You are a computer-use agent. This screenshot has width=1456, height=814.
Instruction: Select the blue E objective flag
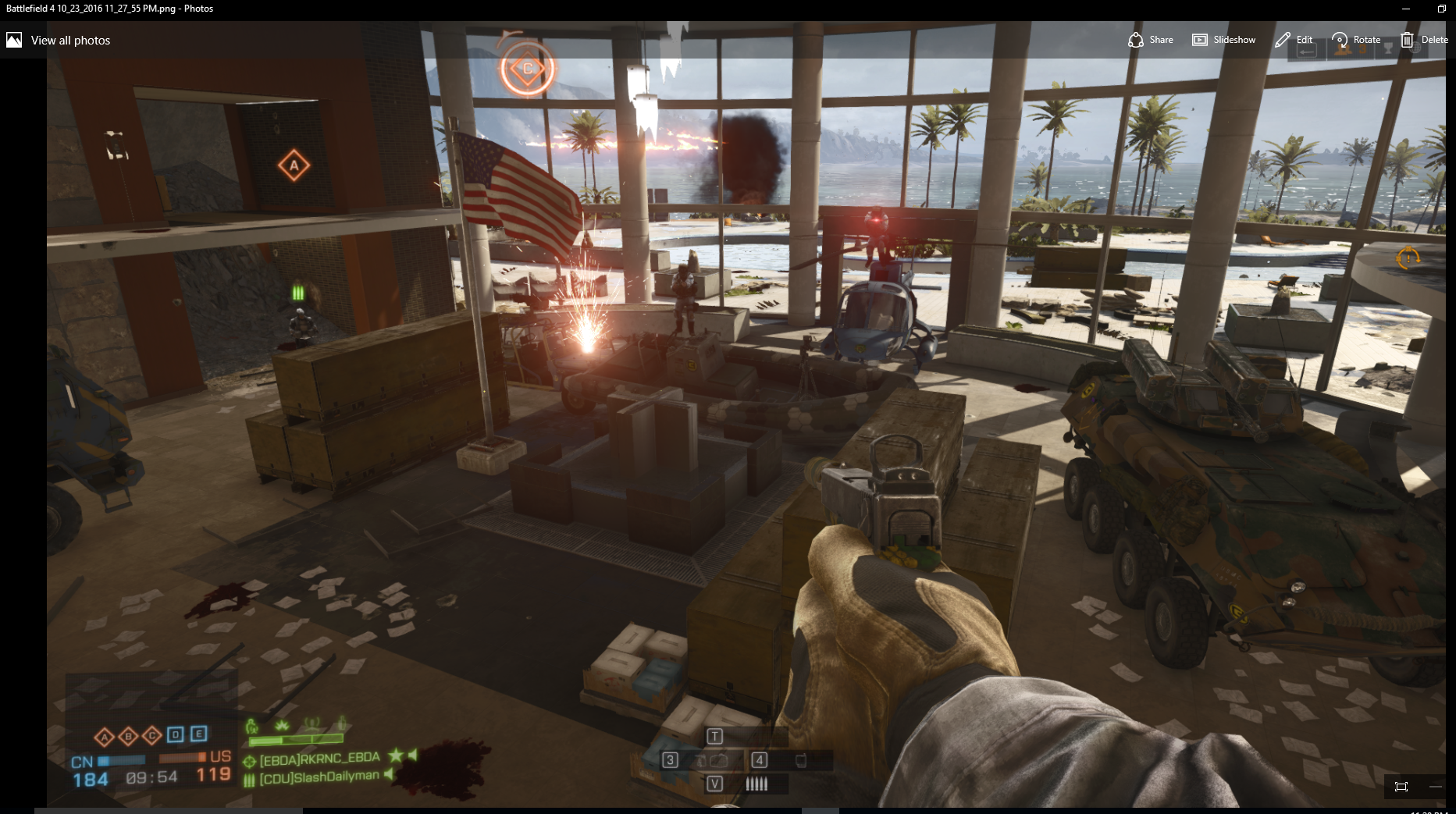199,734
